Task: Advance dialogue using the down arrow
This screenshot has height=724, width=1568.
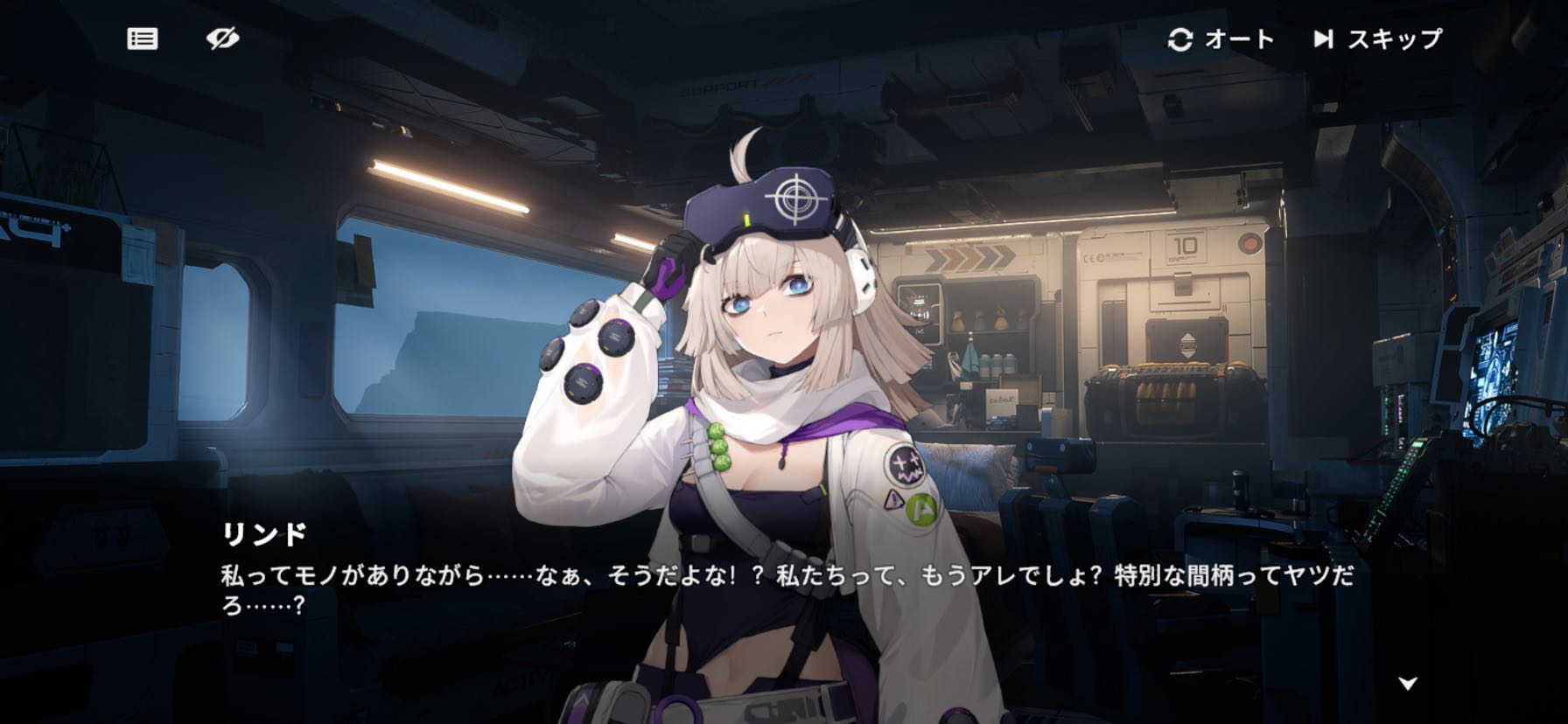Action: click(1407, 683)
